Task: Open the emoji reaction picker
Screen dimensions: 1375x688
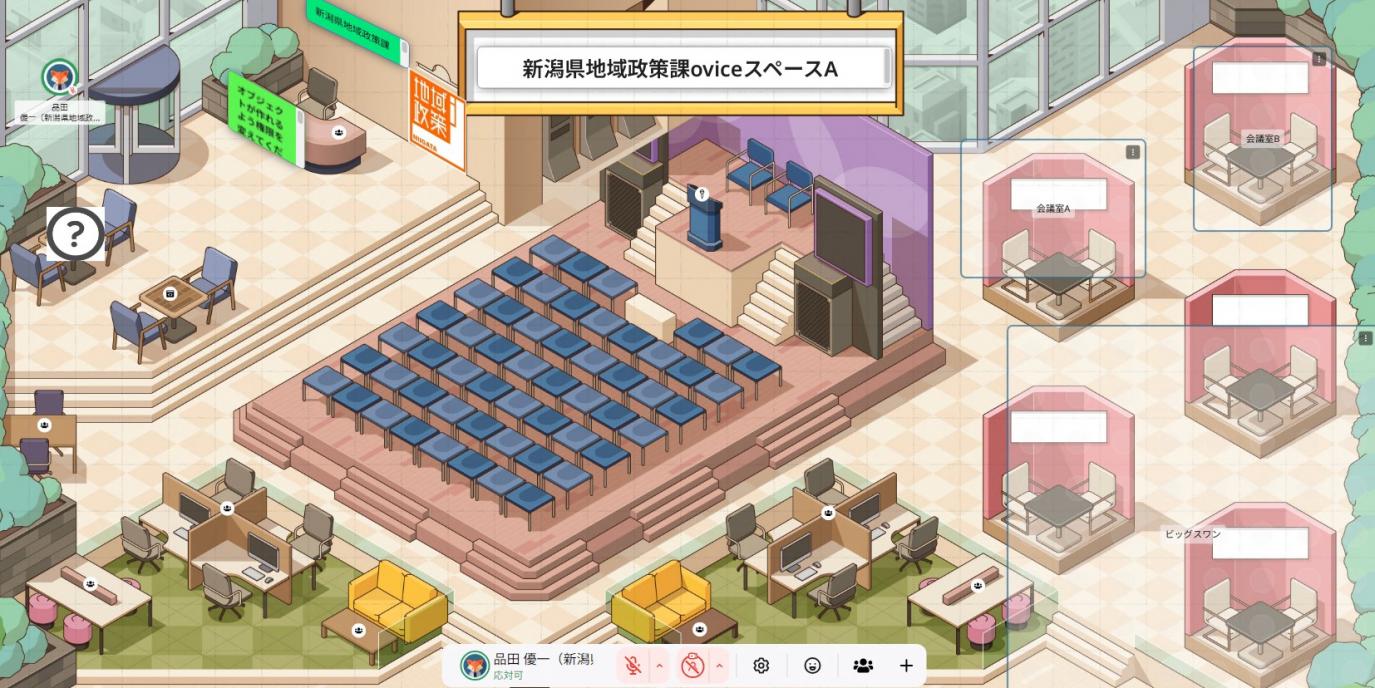Action: click(x=812, y=666)
